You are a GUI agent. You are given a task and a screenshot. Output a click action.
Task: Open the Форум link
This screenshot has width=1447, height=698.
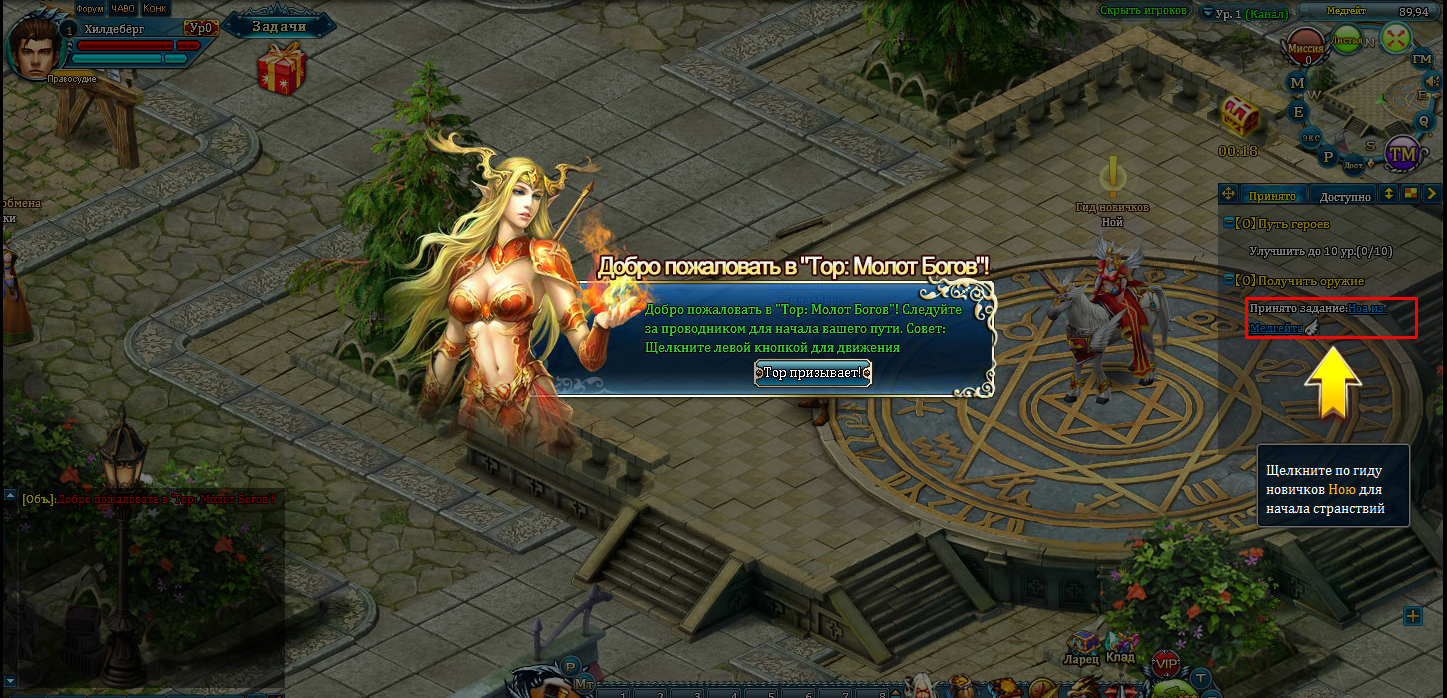click(90, 8)
